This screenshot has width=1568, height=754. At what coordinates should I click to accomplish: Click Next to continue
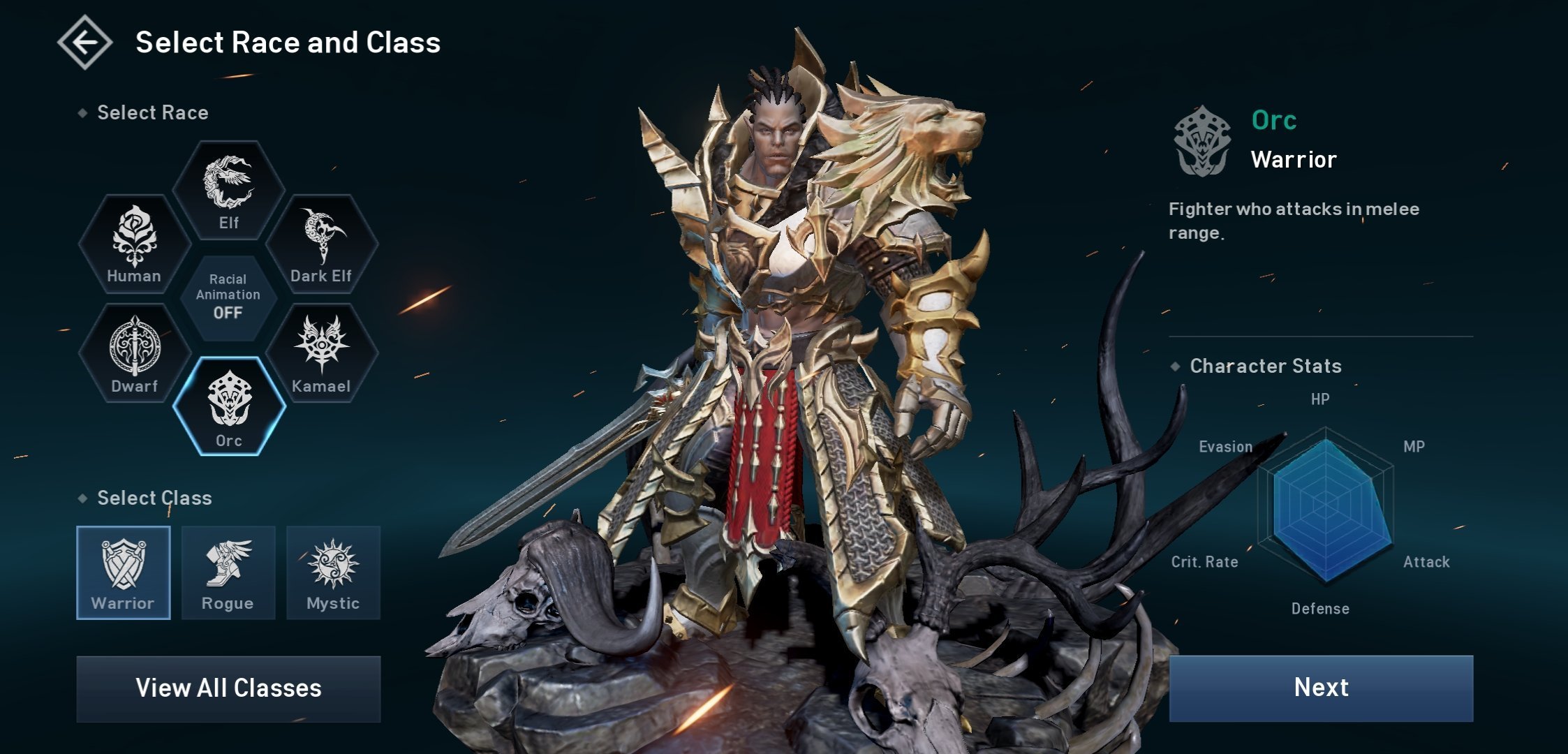(x=1321, y=688)
